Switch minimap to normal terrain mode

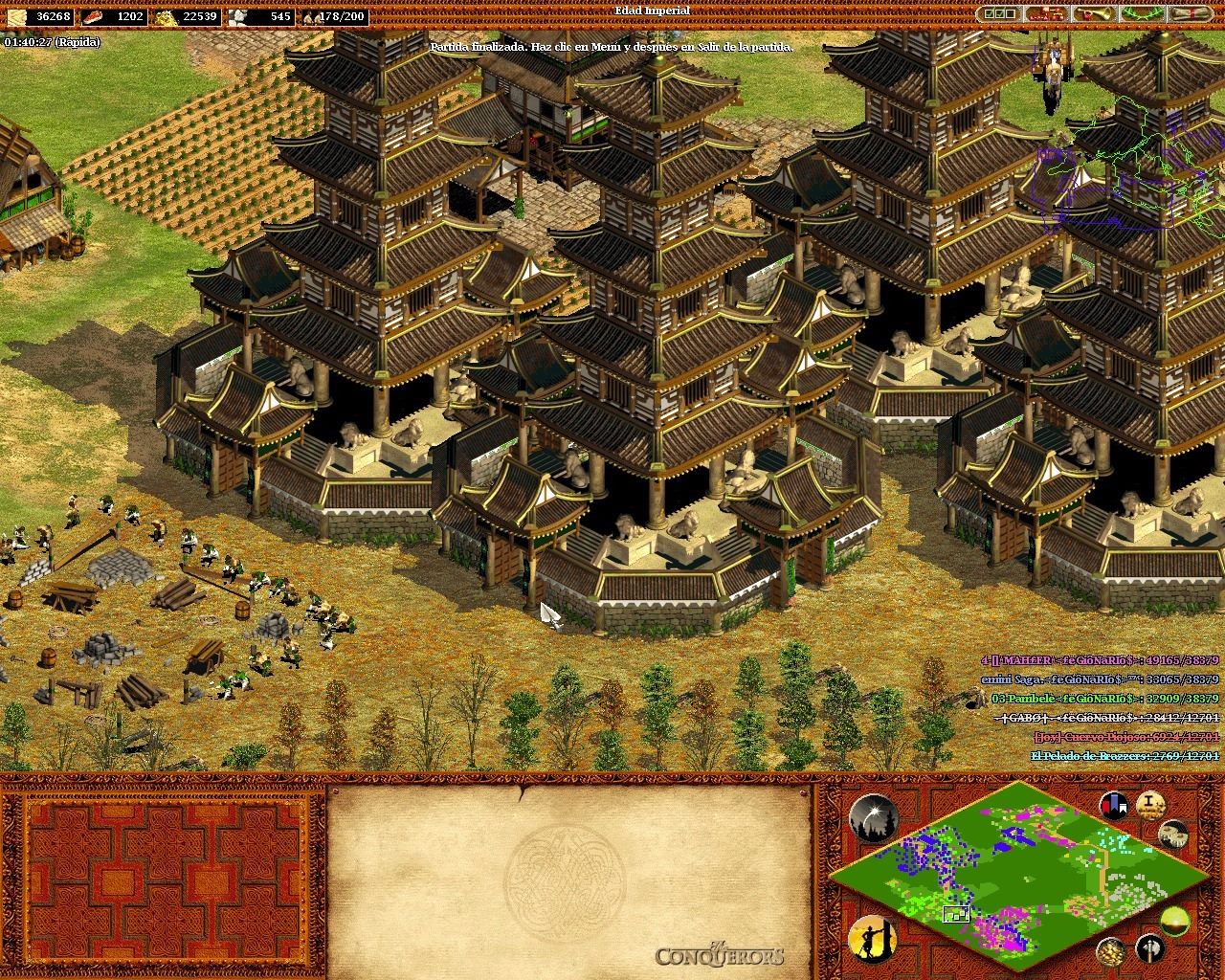(x=1173, y=922)
